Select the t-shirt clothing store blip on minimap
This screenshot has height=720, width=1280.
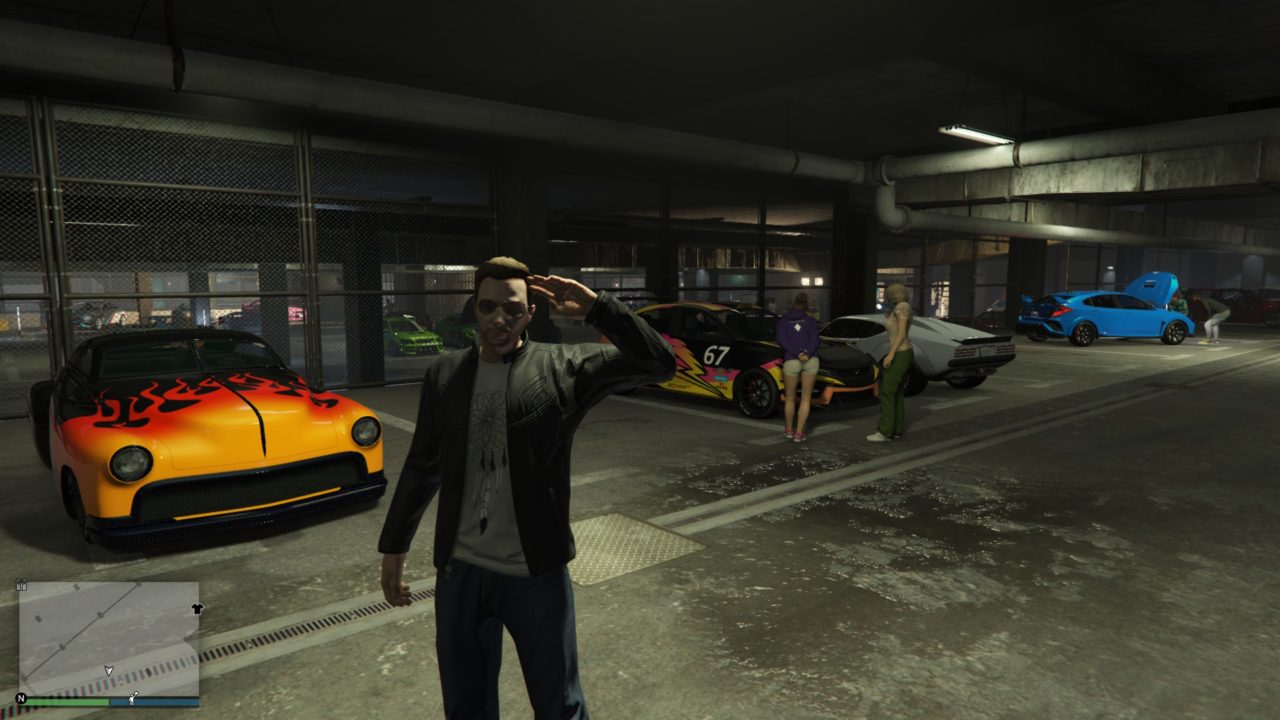[x=197, y=608]
